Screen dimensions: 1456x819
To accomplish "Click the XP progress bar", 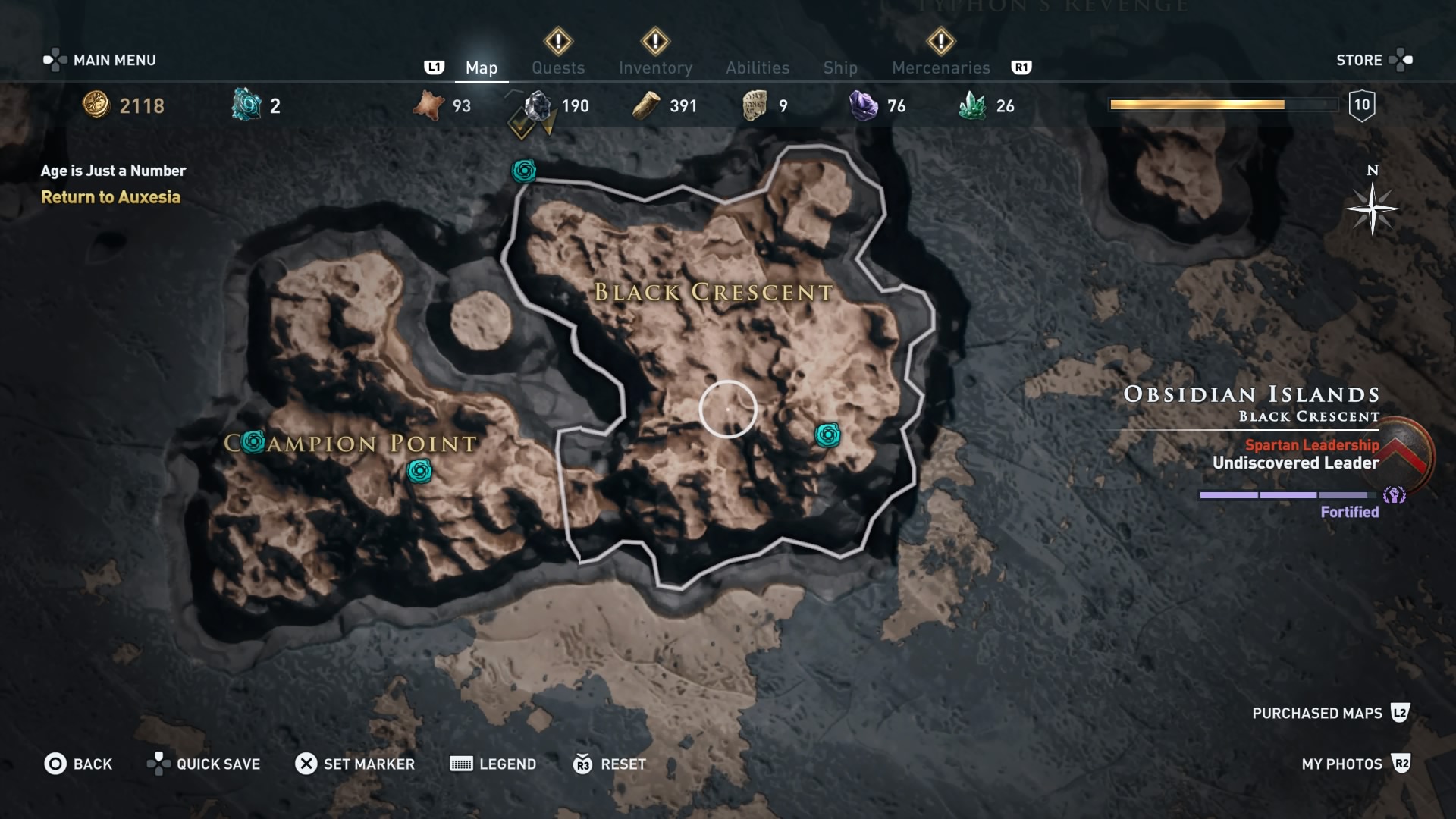I will pyautogui.click(x=1223, y=105).
